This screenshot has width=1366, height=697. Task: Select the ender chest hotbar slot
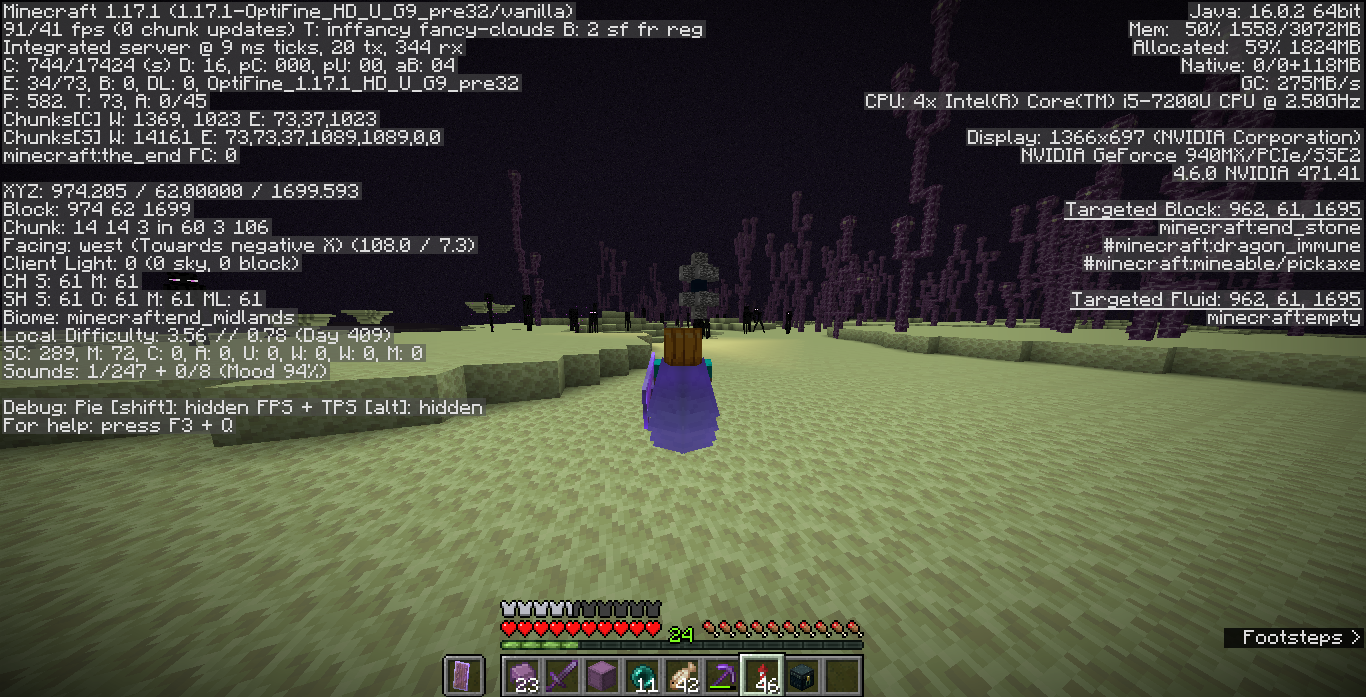802,675
